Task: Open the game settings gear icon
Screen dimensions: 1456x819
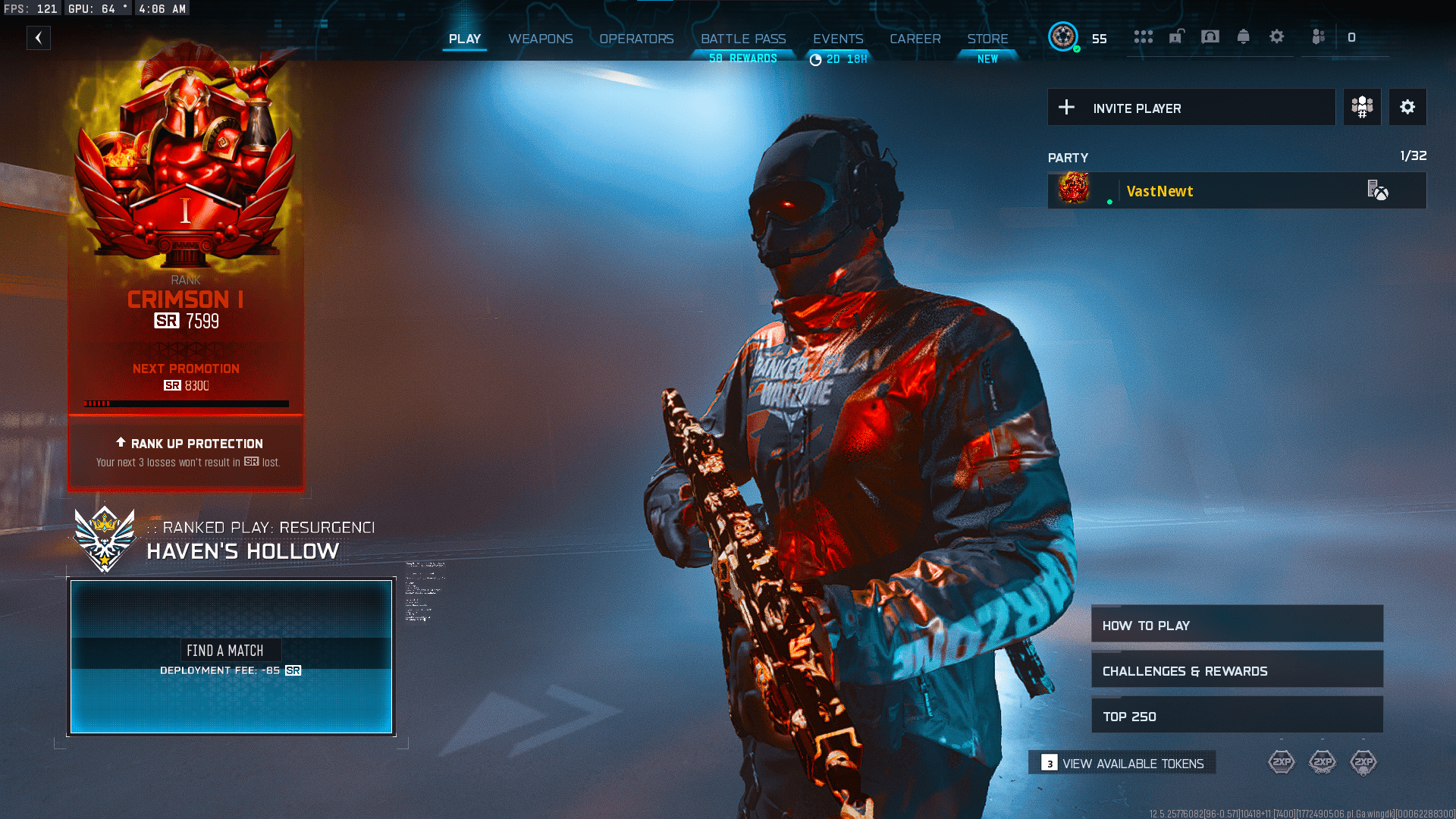Action: [x=1277, y=36]
